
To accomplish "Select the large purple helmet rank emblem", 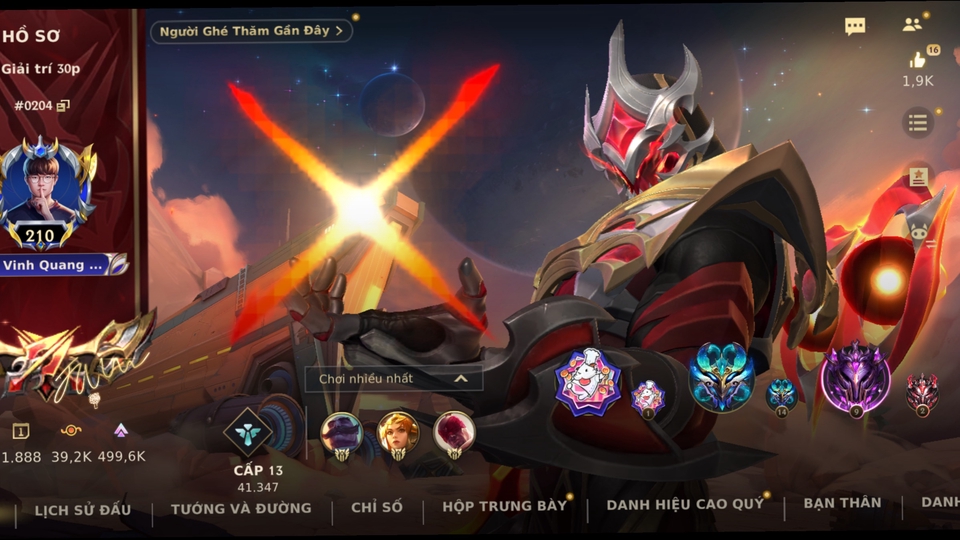I will click(x=855, y=377).
